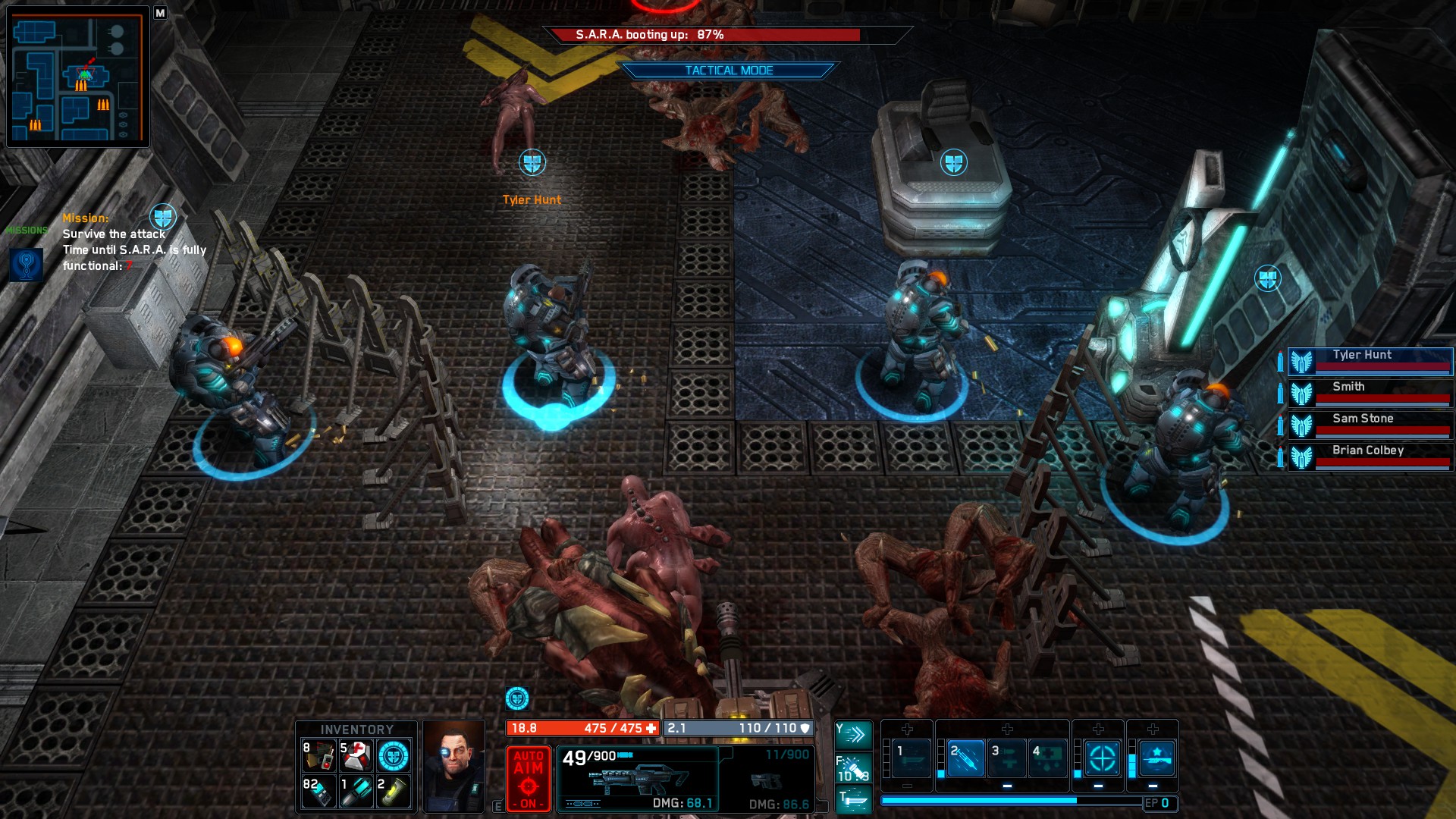Activate the crosshair targeting skill
The height and width of the screenshot is (819, 1456).
coord(1102,758)
